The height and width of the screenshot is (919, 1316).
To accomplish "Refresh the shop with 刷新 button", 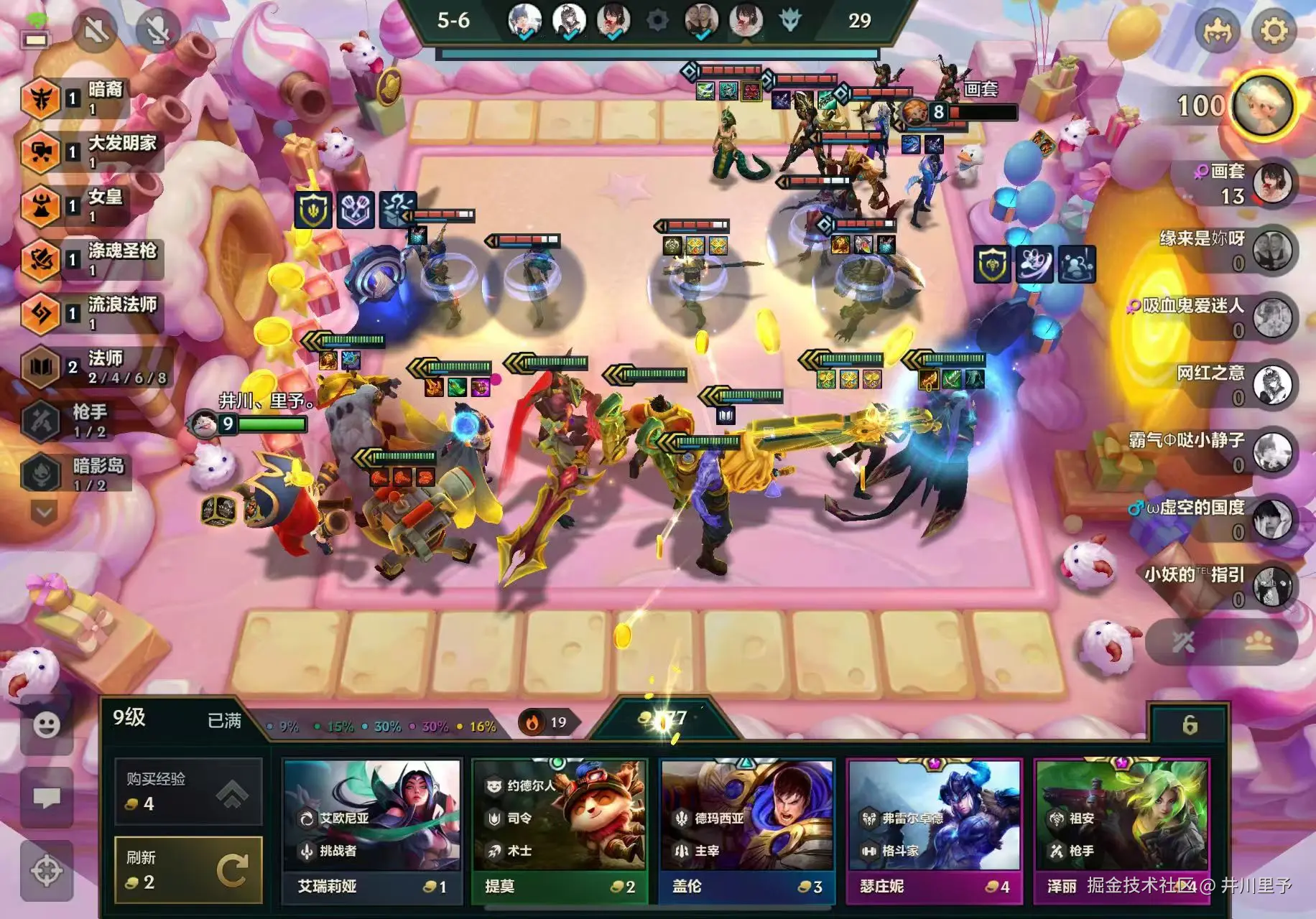I will click(188, 869).
